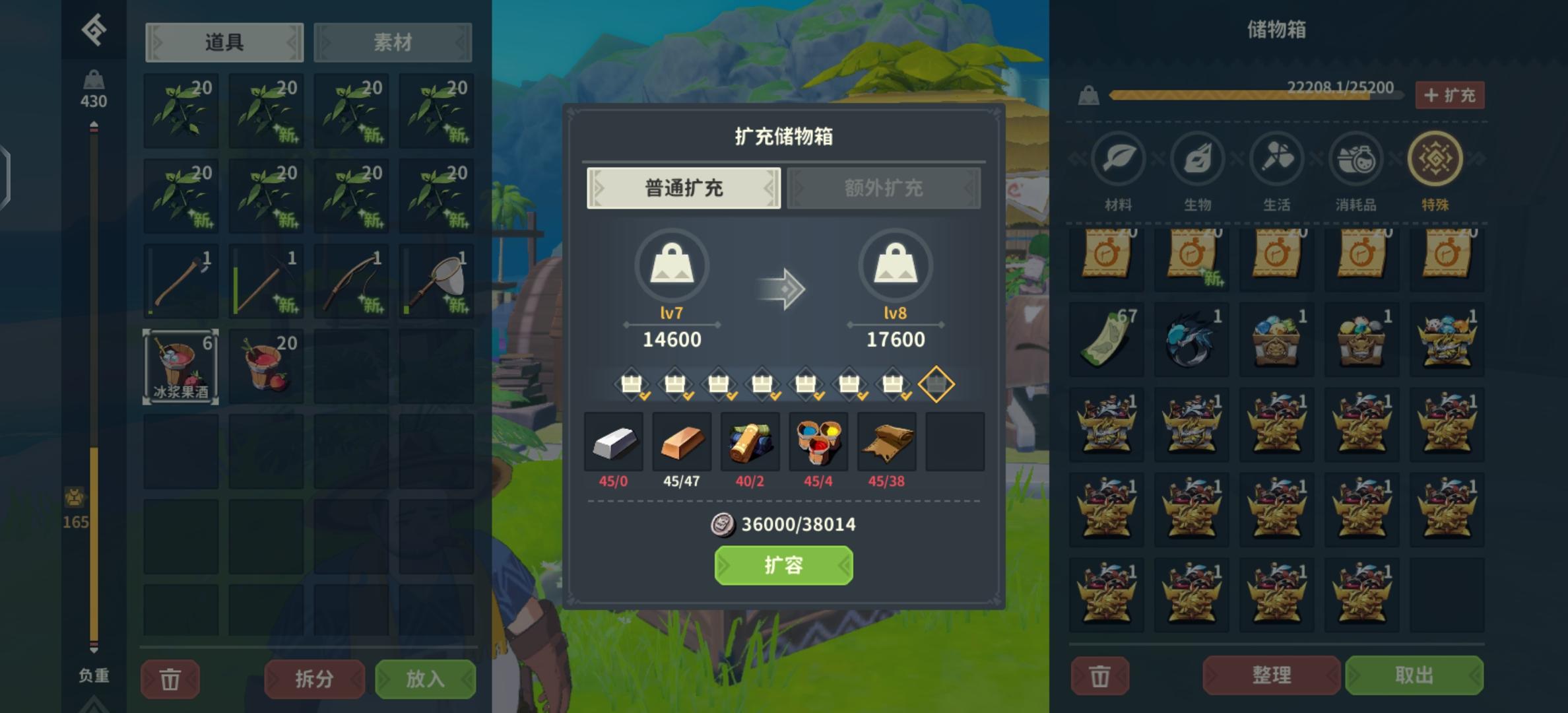Viewport: 1568px width, 713px height.
Task: Open the 生活 category in the storage box
Action: click(x=1276, y=158)
